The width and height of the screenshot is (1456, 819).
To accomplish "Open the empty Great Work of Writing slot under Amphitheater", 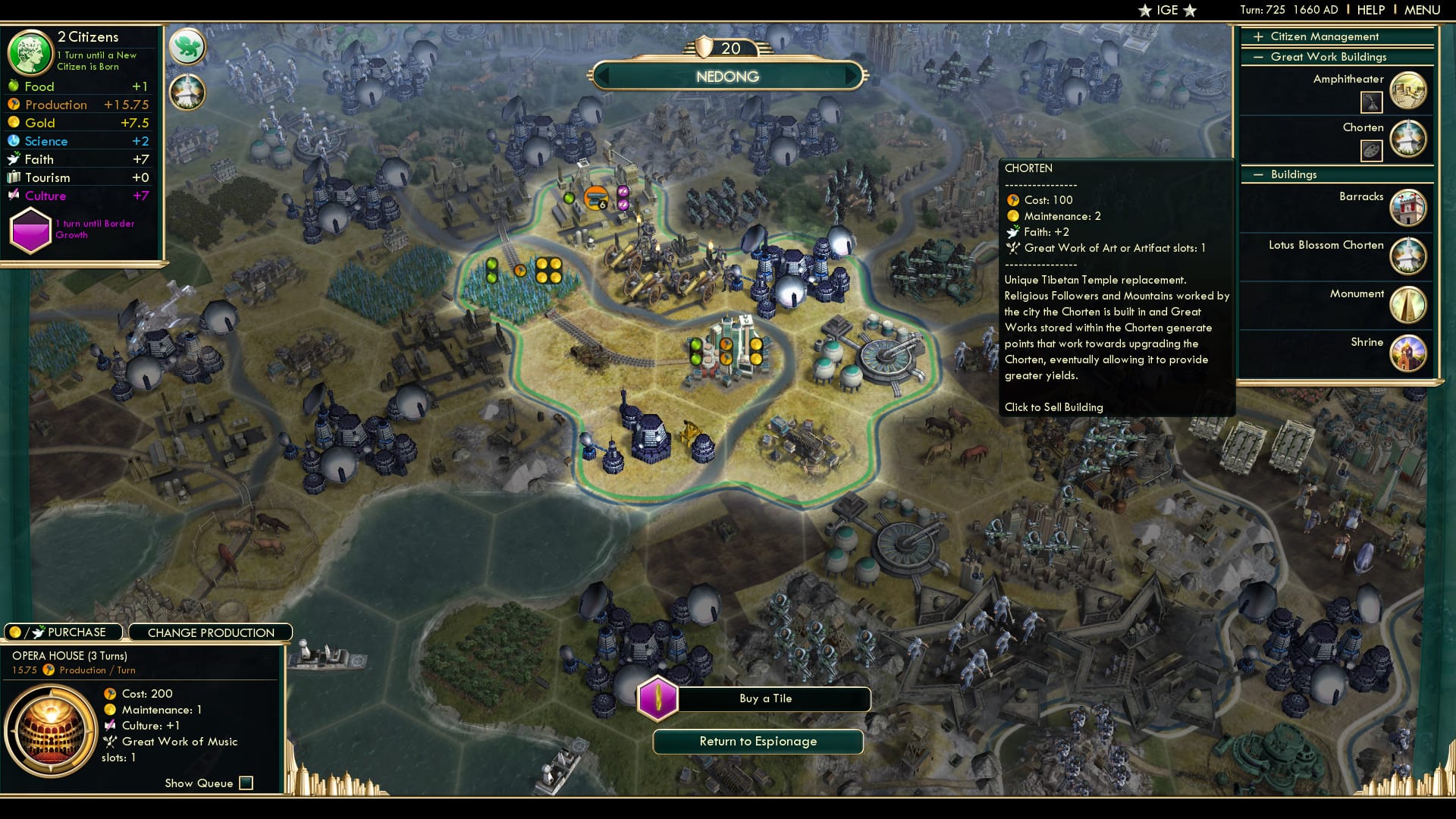I will (1373, 102).
